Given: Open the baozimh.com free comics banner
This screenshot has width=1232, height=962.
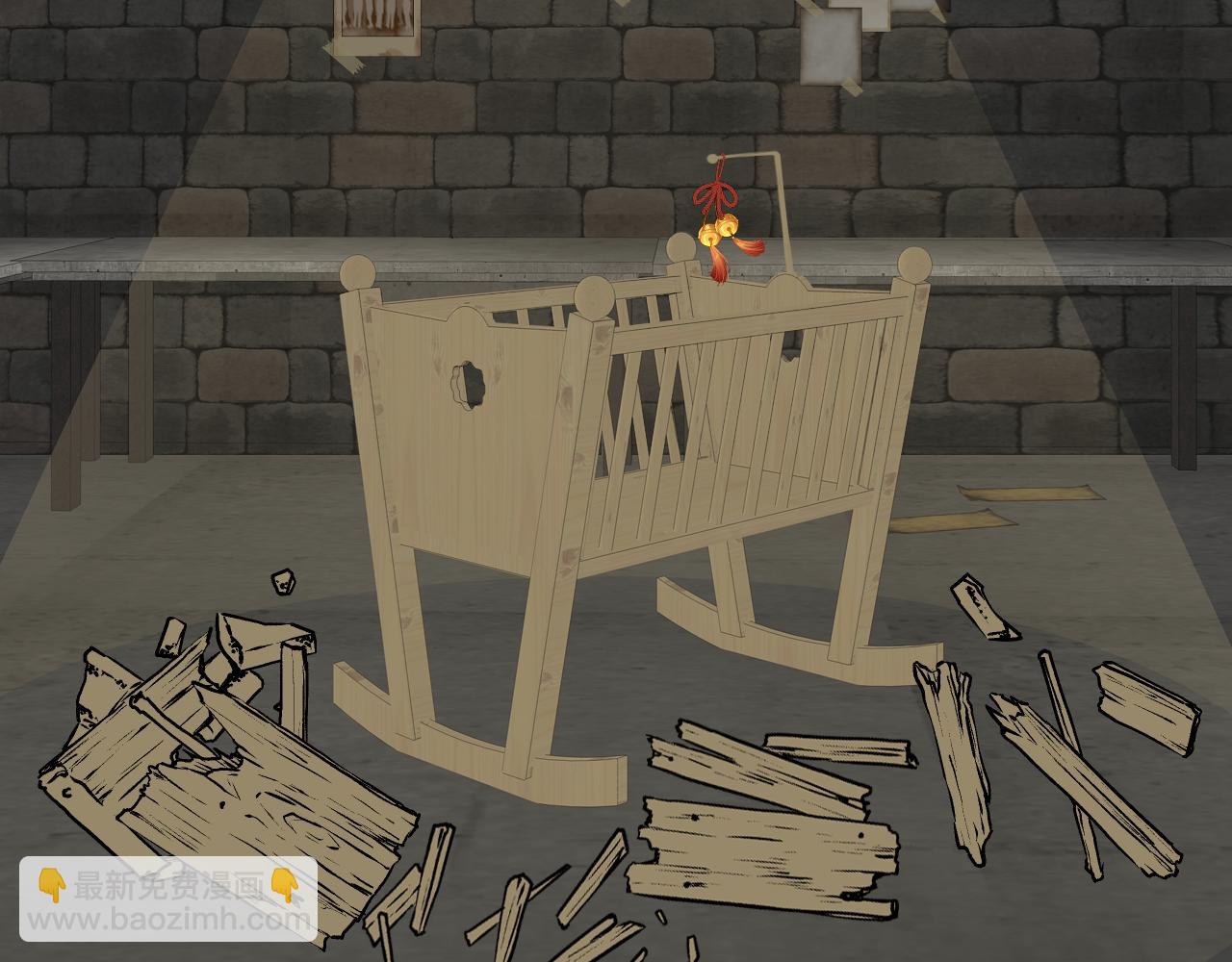Looking at the screenshot, I should click(169, 900).
